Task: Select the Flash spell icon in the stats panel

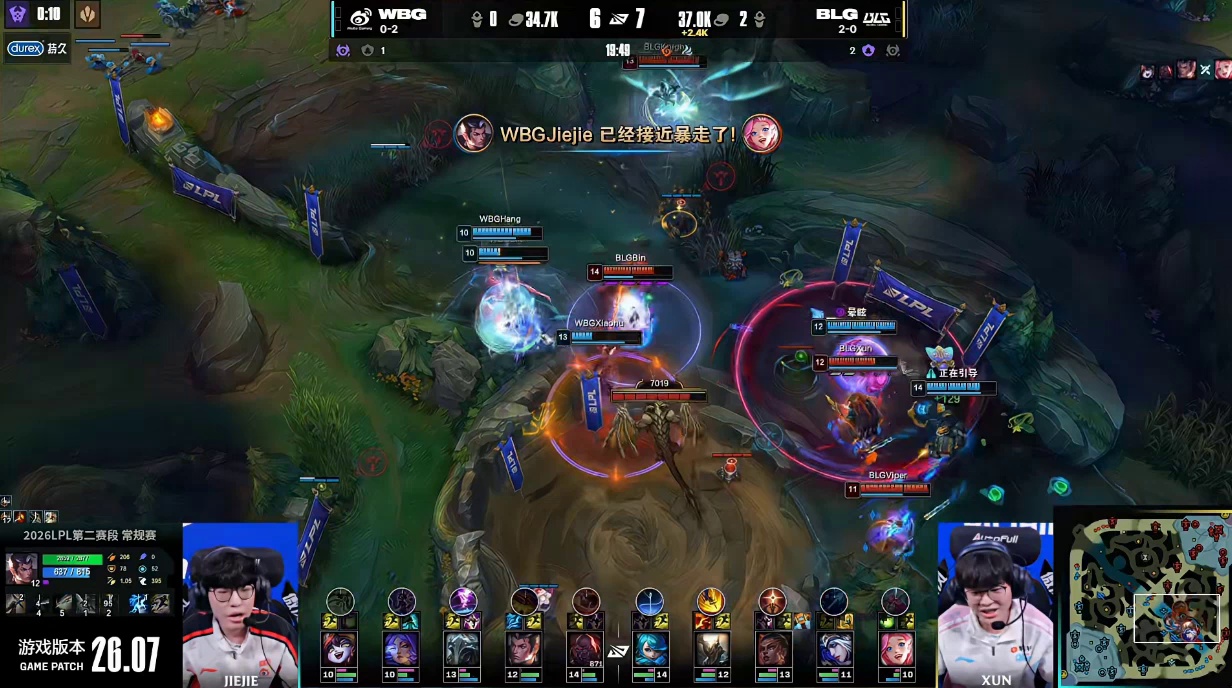Action: tap(160, 603)
